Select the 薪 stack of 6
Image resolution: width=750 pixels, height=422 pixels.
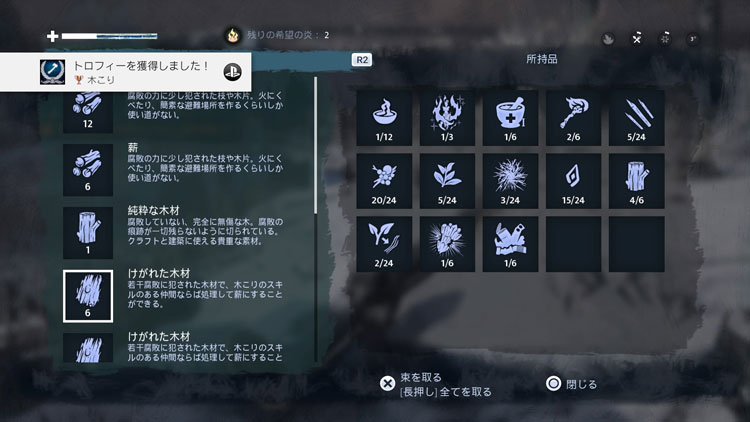click(89, 168)
